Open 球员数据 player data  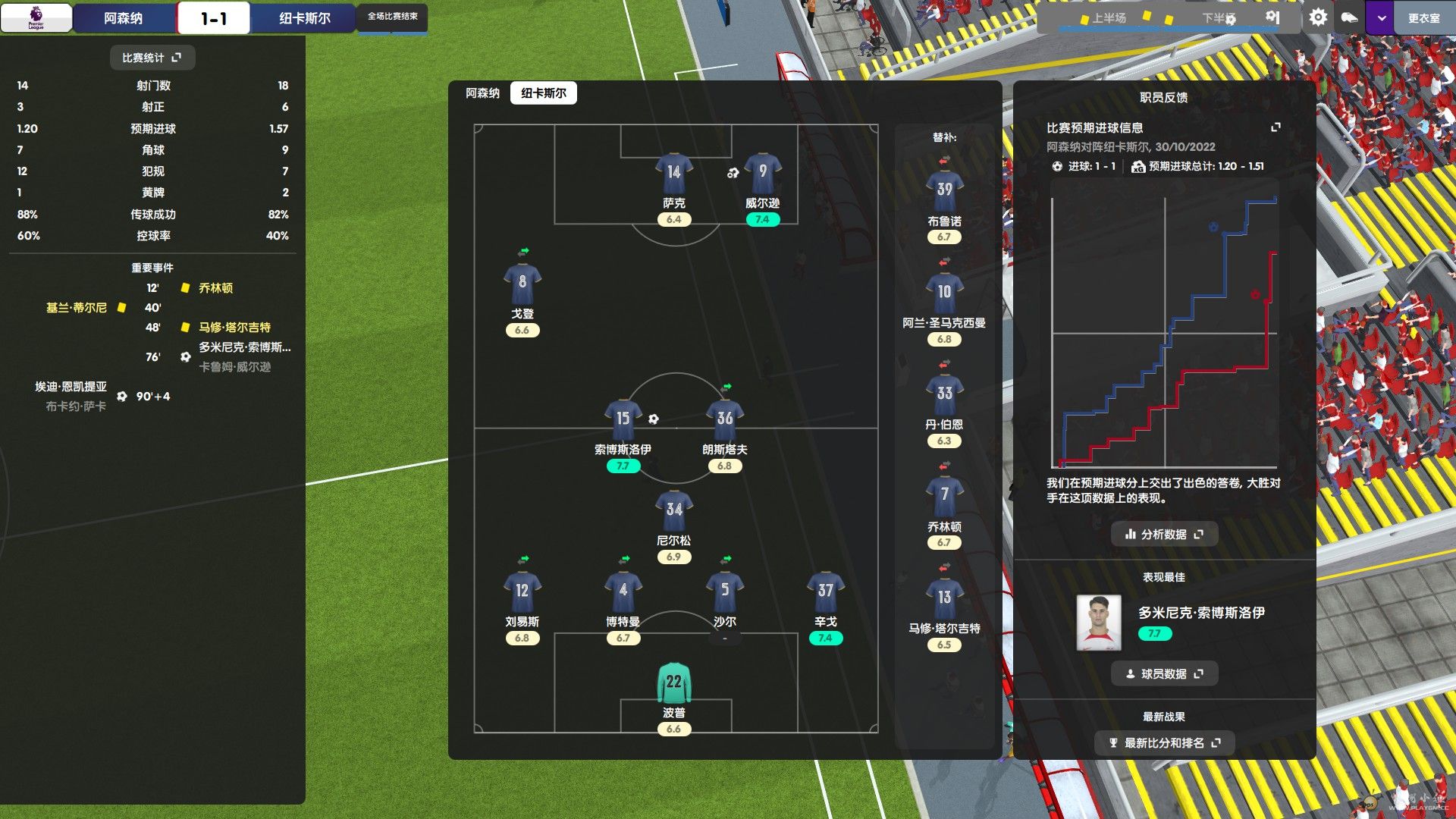1164,673
